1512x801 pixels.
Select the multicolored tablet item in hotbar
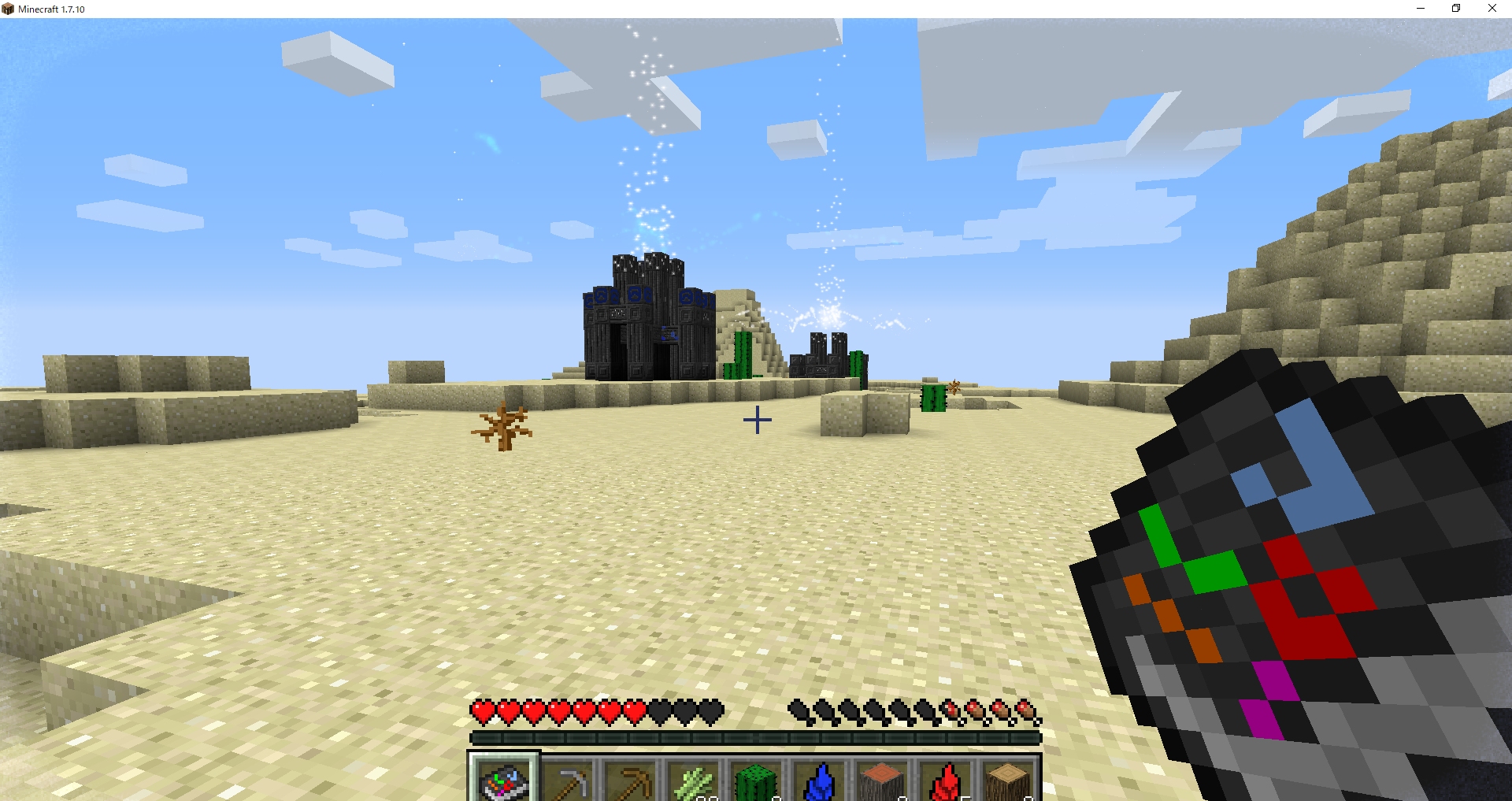(504, 780)
